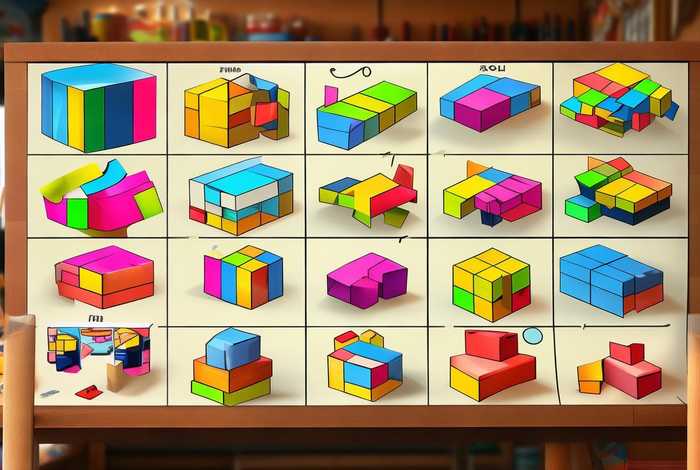The height and width of the screenshot is (470, 700).
Task: Select the vertically striped rainbow cube tile
Action: tap(98, 108)
